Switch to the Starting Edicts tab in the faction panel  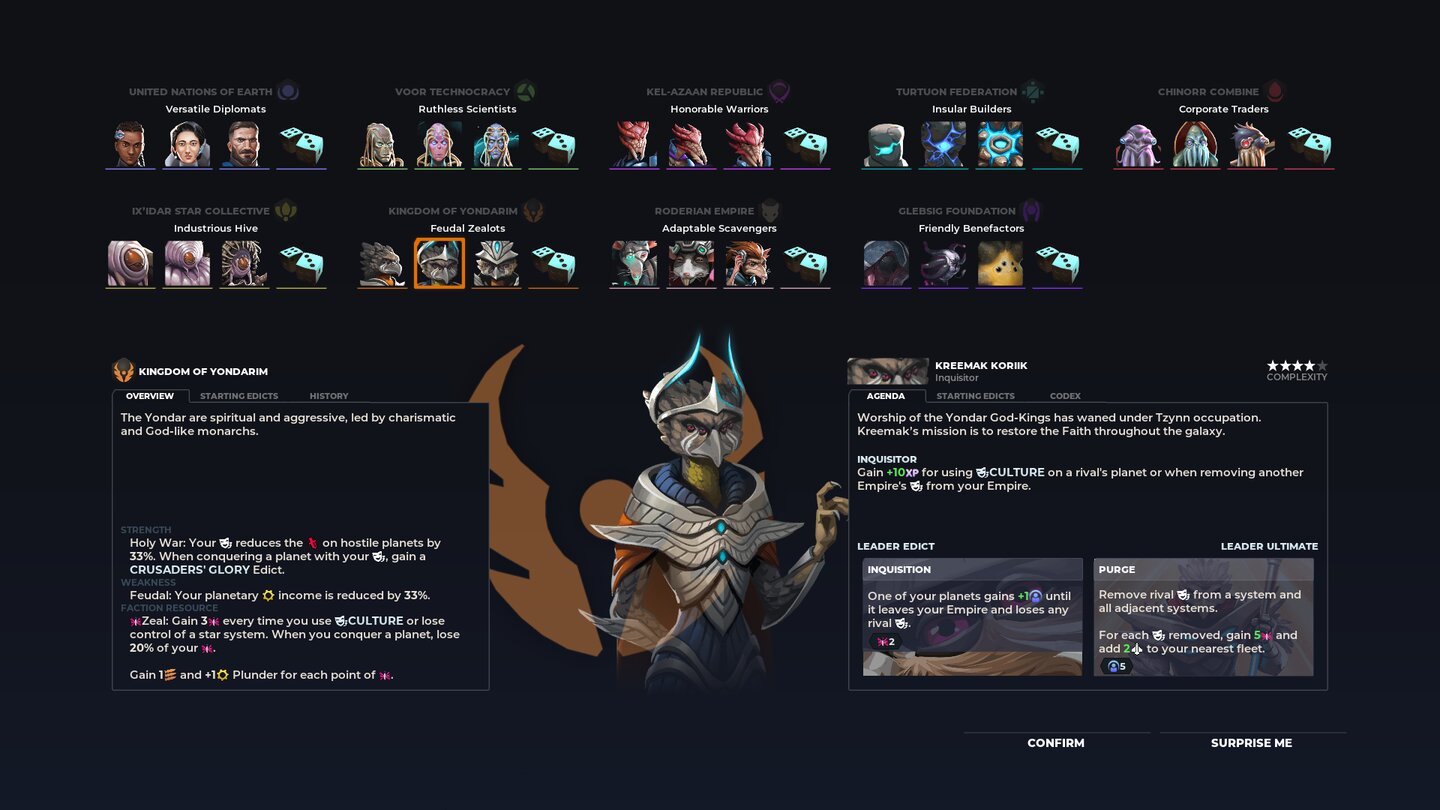coord(239,395)
